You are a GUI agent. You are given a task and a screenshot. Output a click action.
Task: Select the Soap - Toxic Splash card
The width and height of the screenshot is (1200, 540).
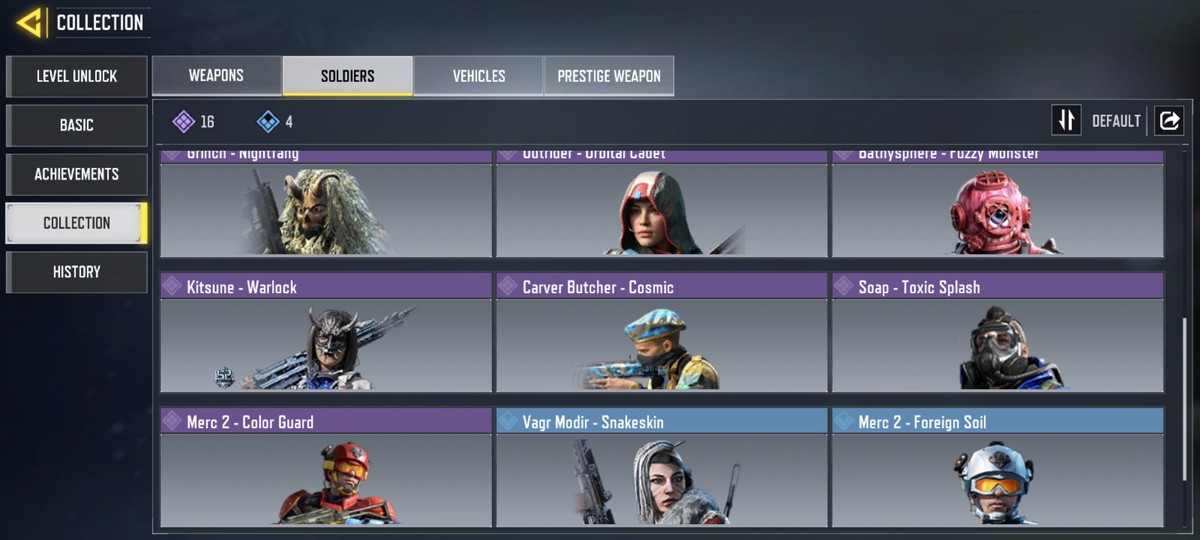[998, 333]
